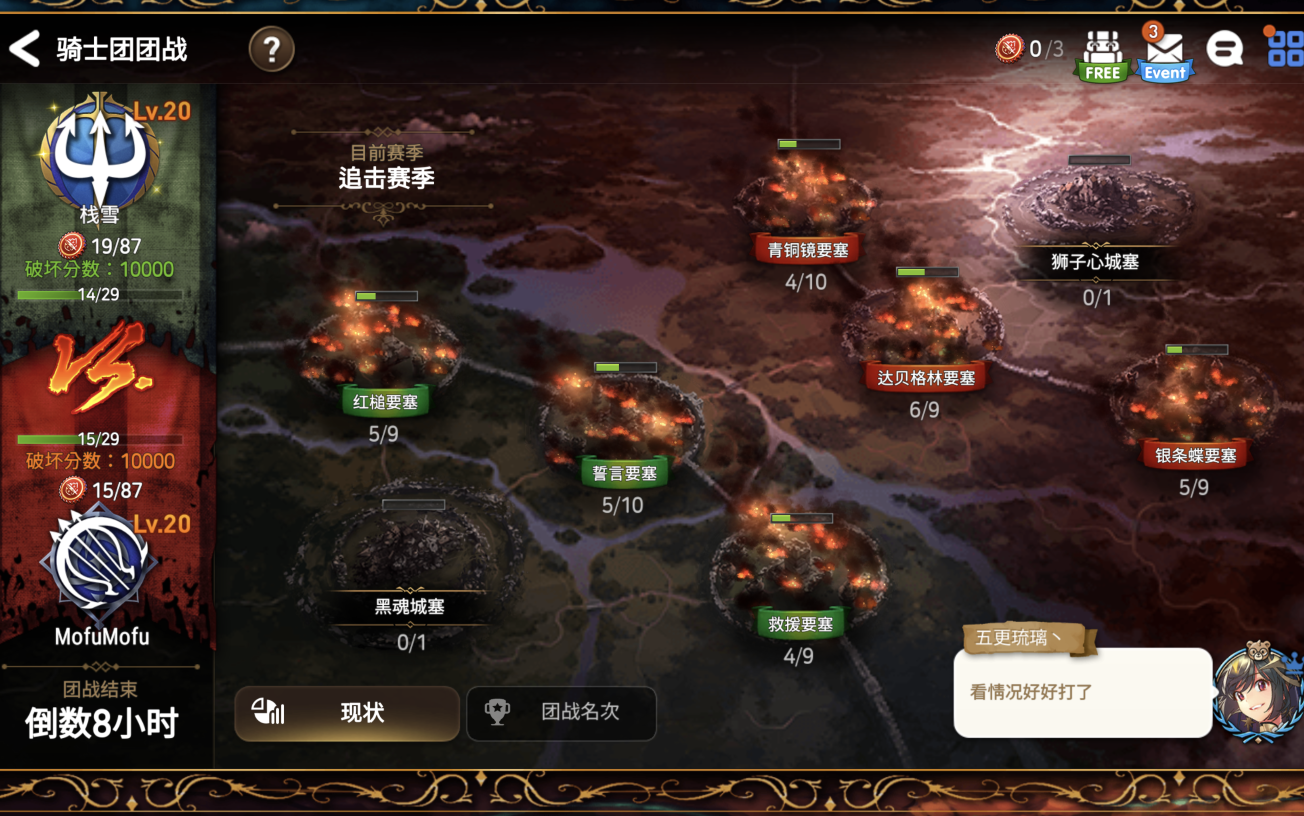Click the chat sender's avatar portrait
The image size is (1304, 816).
(x=1256, y=692)
